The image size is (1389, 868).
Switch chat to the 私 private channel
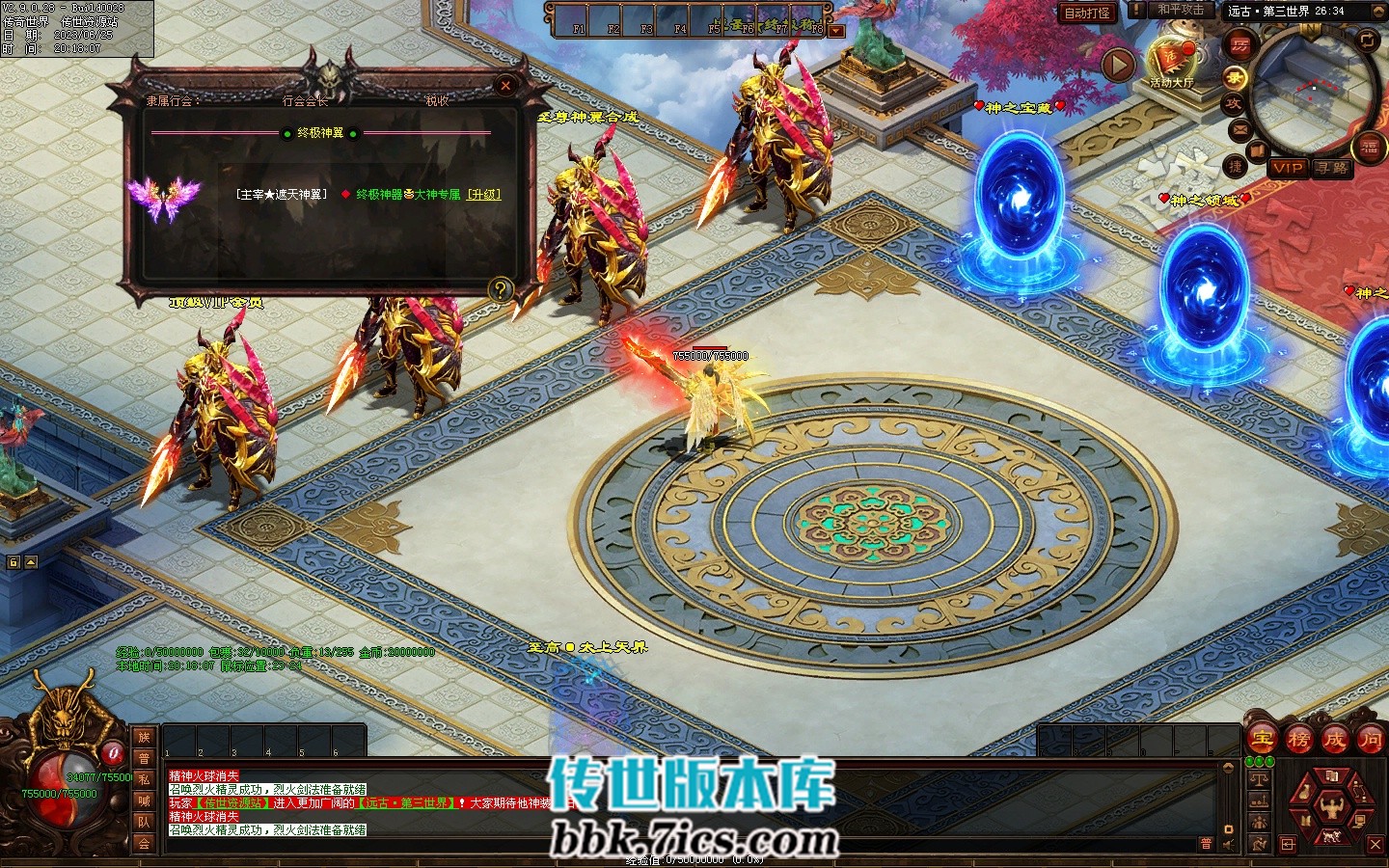(144, 779)
